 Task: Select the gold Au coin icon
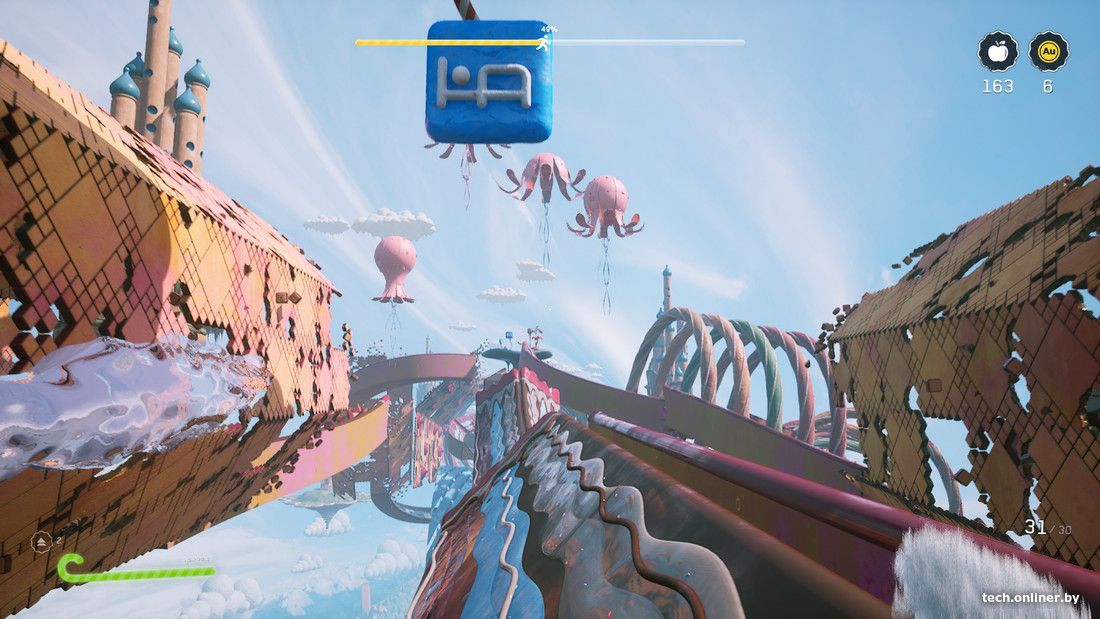1048,51
